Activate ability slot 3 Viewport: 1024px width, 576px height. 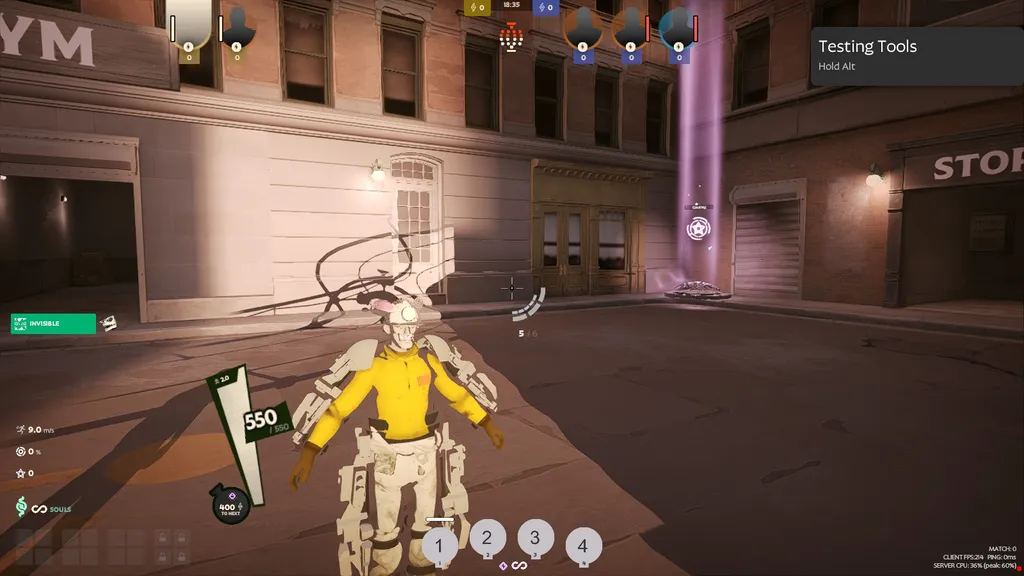coord(535,537)
